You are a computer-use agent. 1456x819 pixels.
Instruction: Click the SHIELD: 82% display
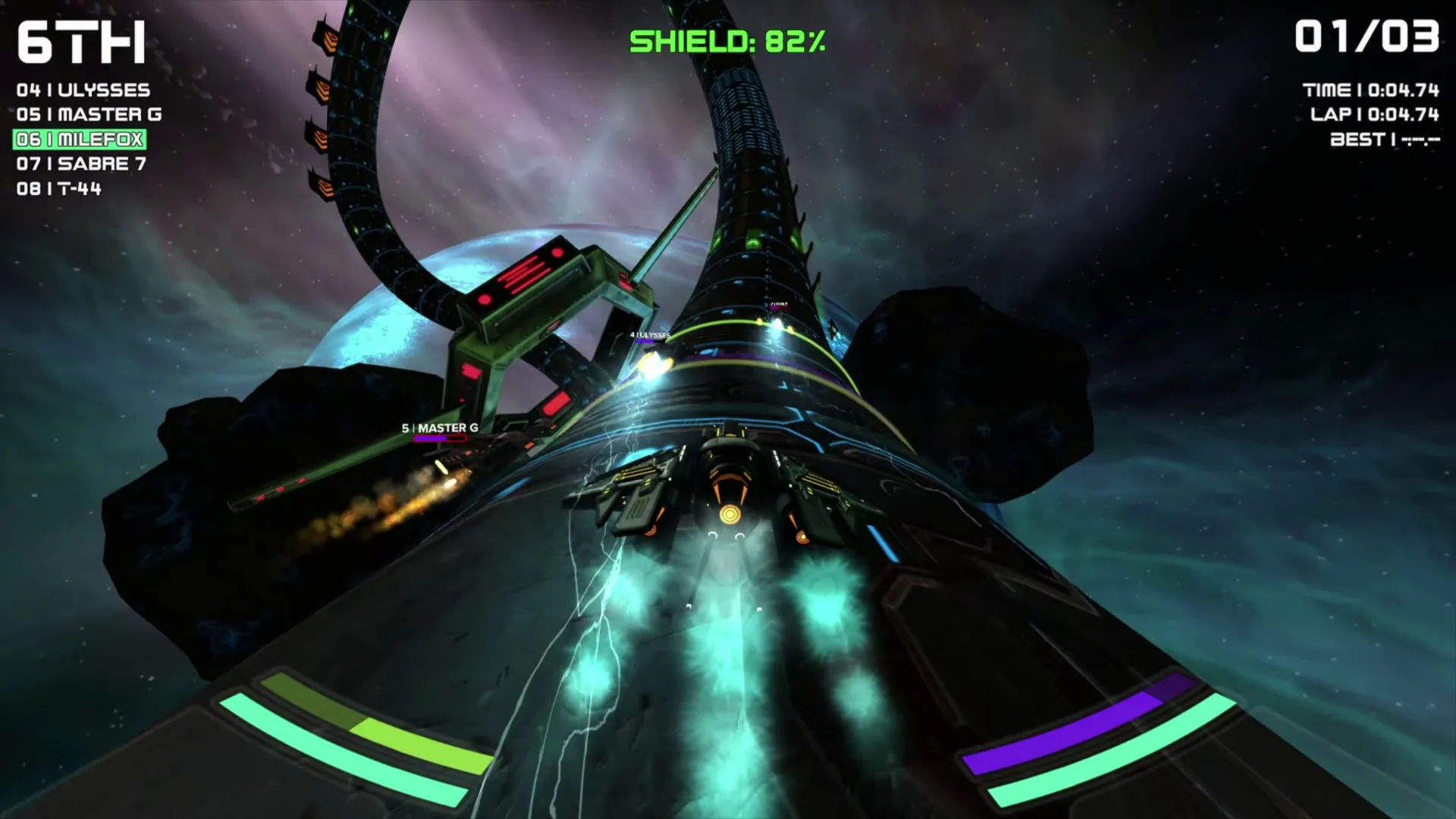point(728,42)
